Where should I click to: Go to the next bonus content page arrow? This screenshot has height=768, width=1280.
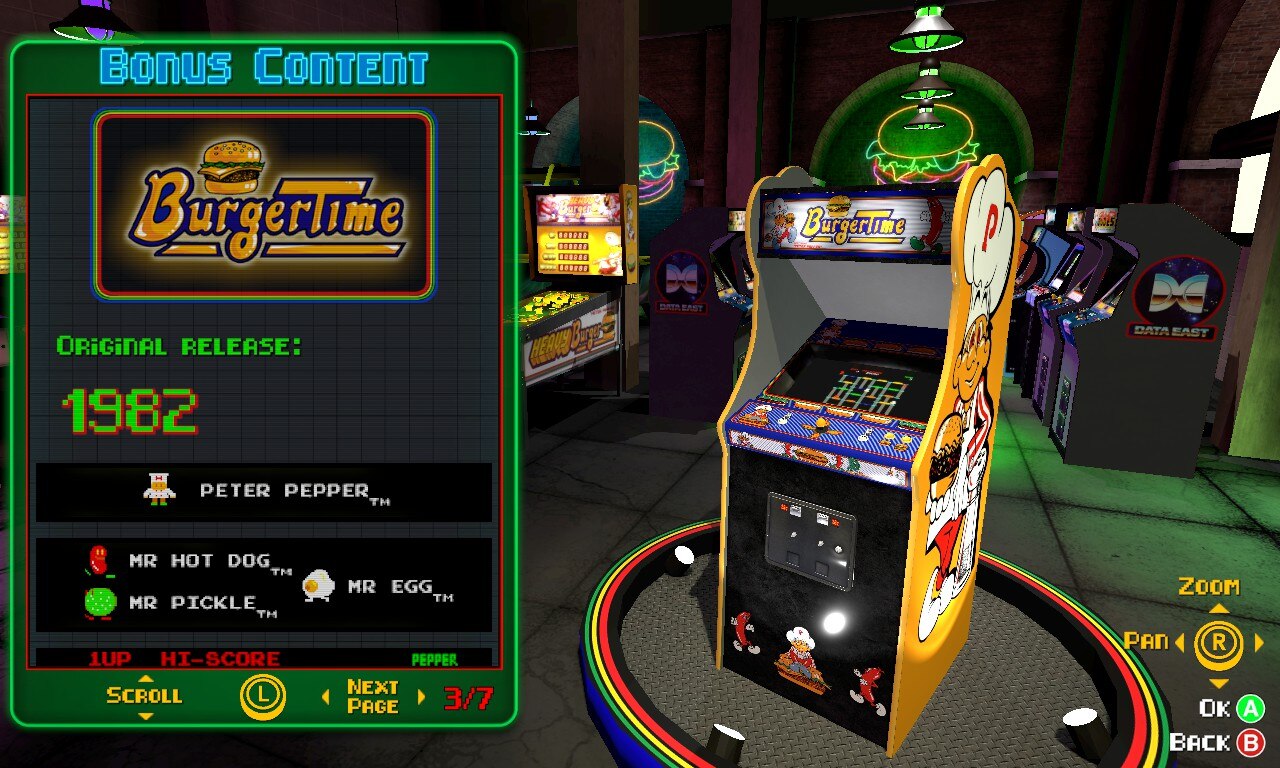pos(421,697)
